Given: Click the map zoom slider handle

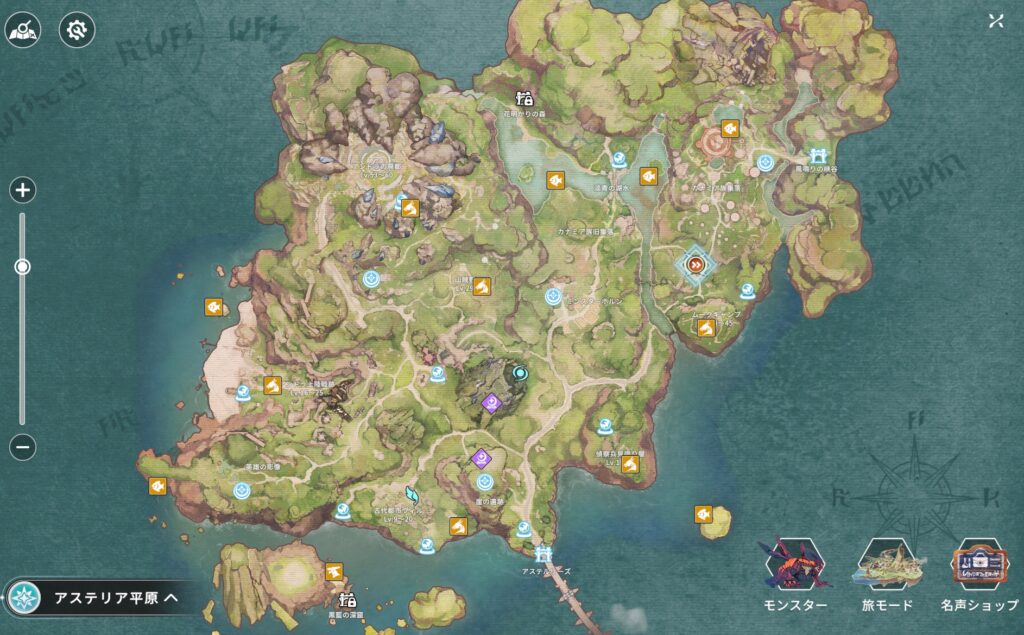Looking at the screenshot, I should 22,267.
